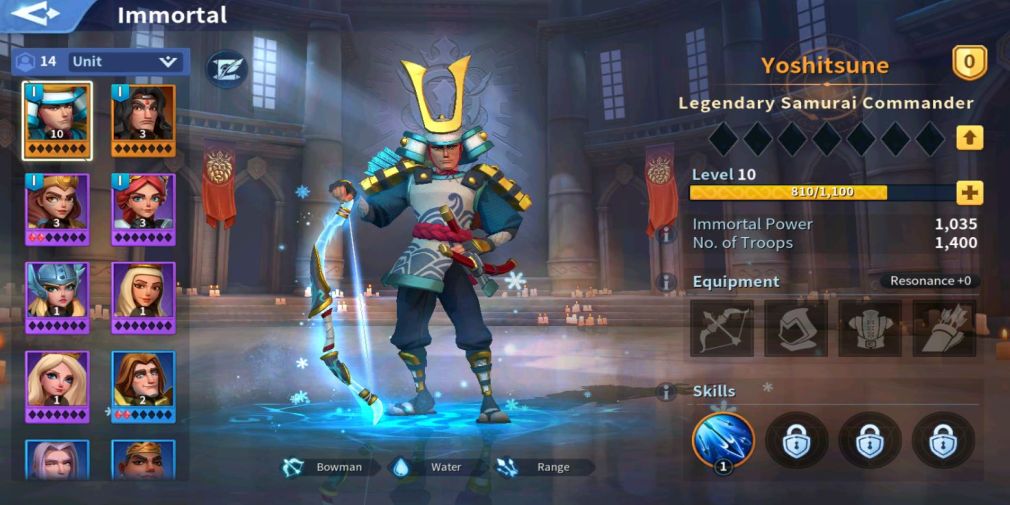Image resolution: width=1010 pixels, height=505 pixels.
Task: Choose the winged-helmet valkyrie portrait
Action: coord(57,297)
